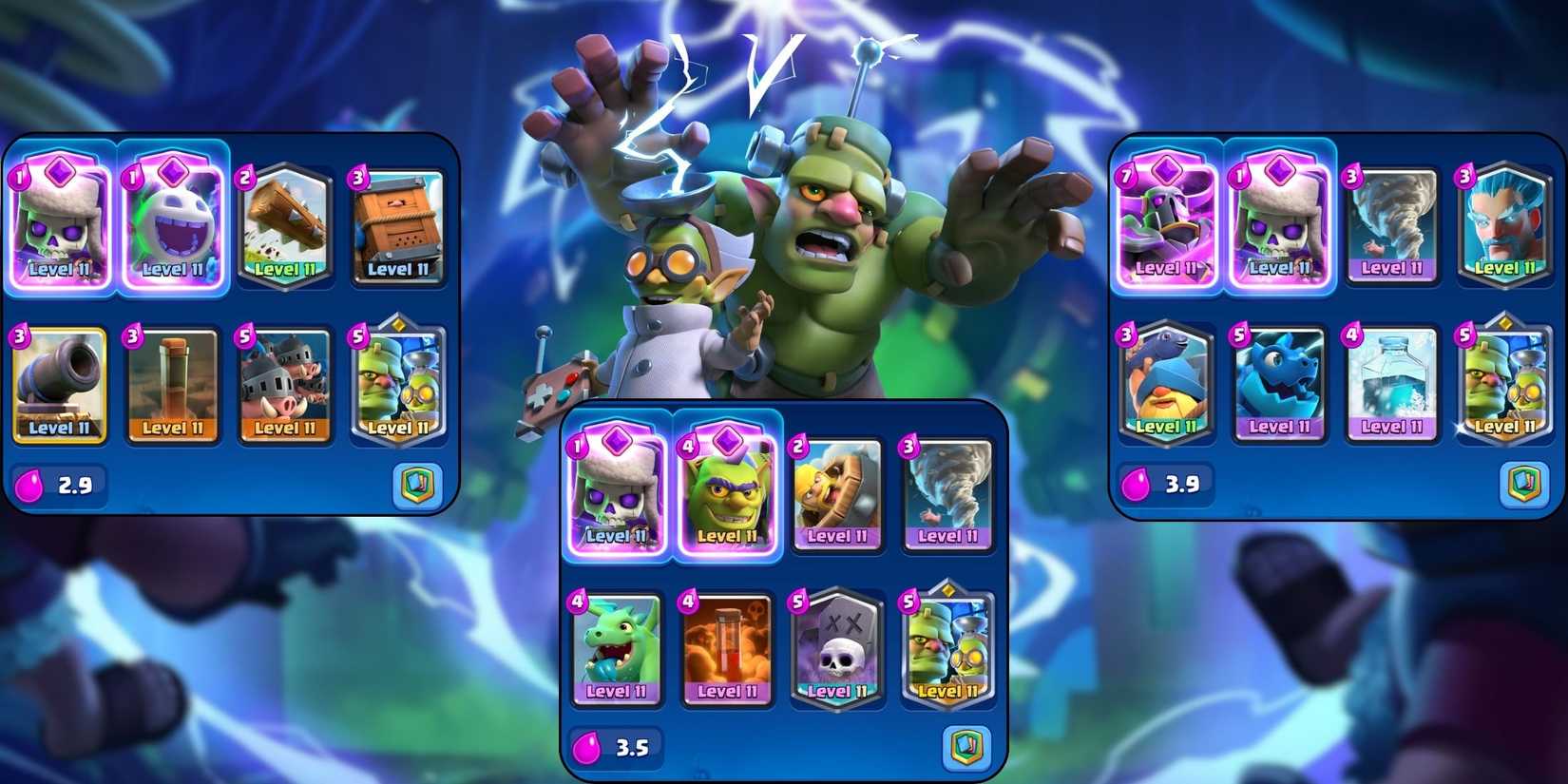Select the Graveyard card in the middle deck

[837, 652]
